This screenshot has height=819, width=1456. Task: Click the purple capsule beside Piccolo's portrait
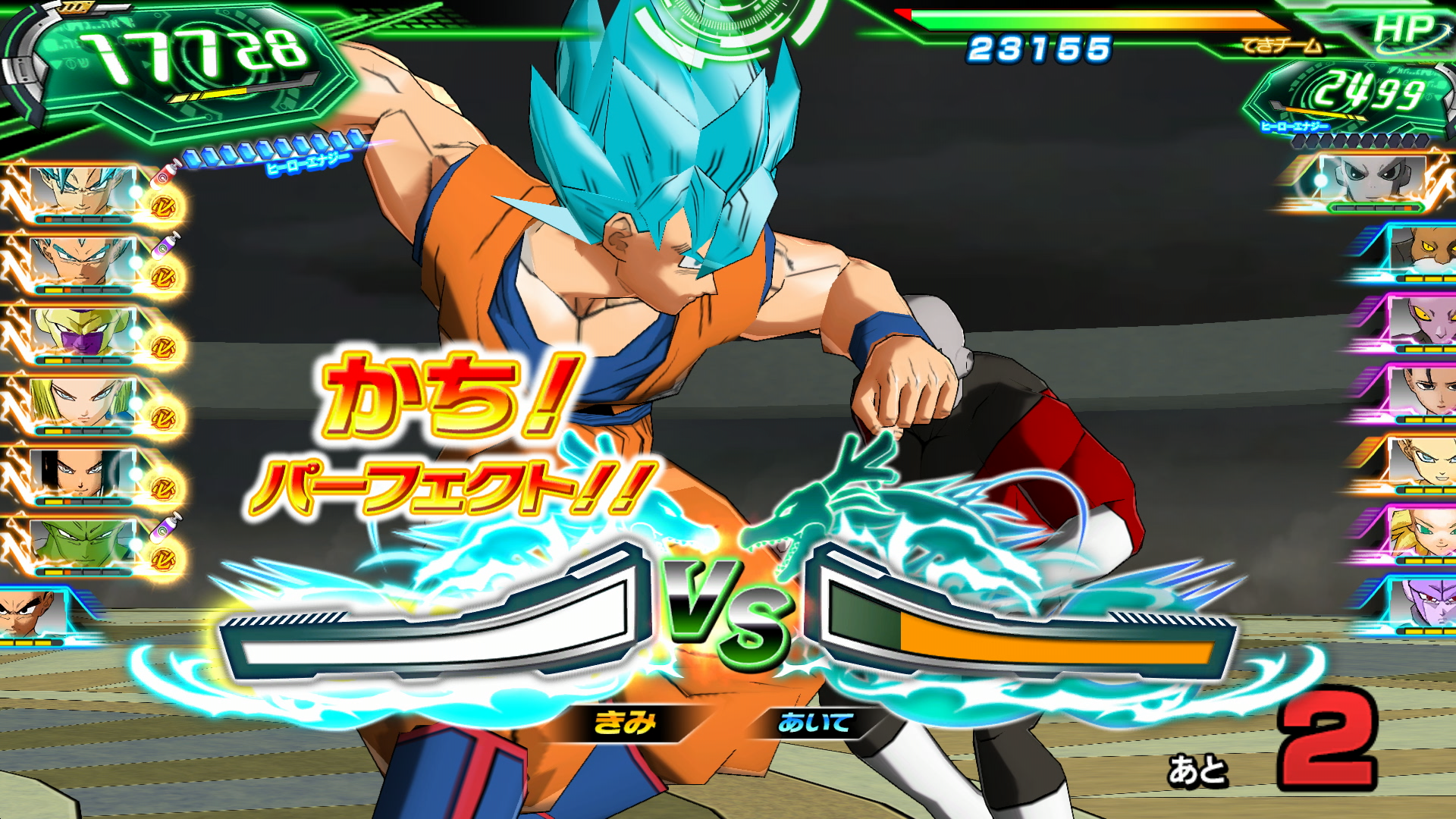(168, 526)
